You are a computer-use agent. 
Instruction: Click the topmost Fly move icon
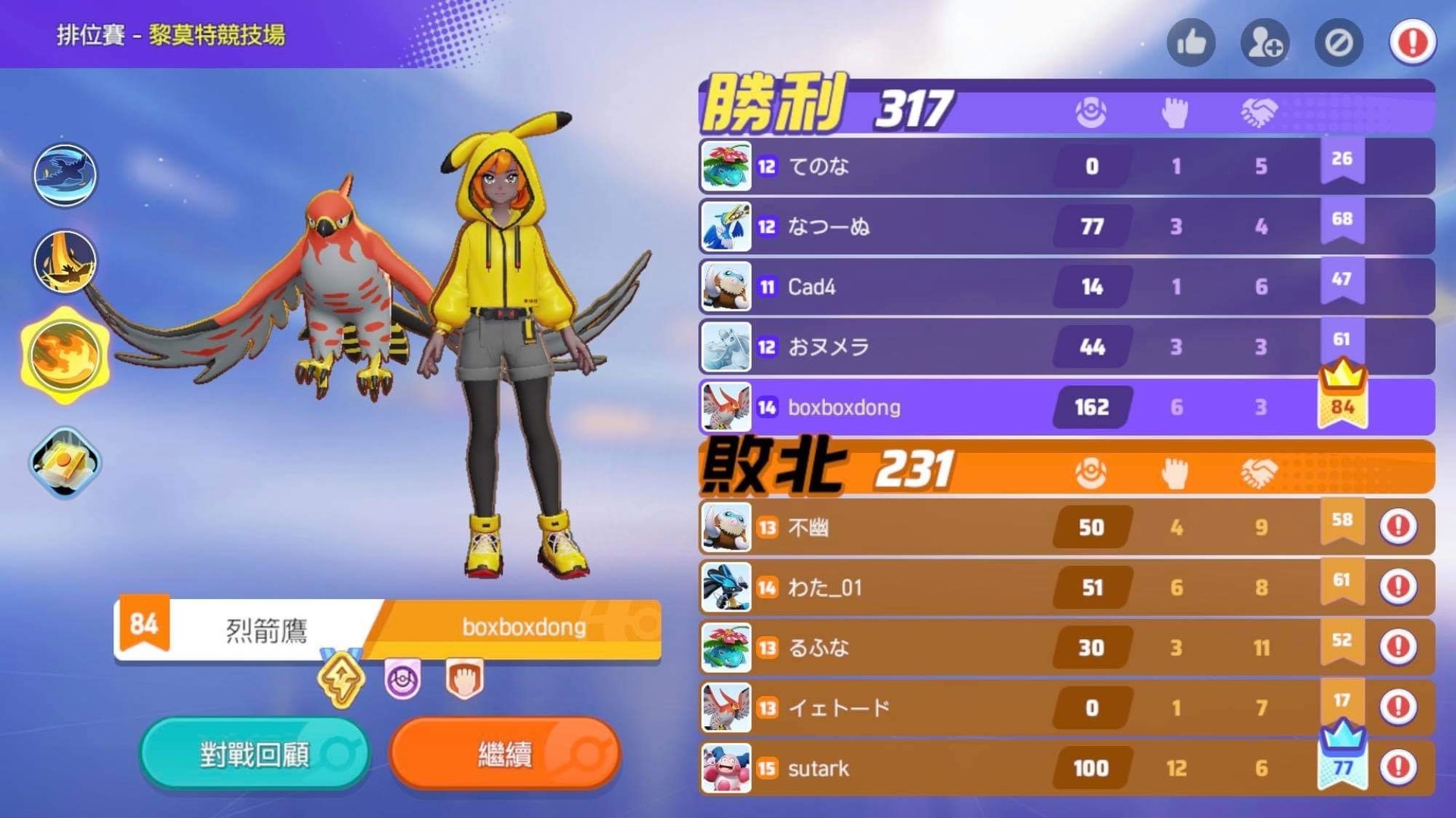[64, 175]
